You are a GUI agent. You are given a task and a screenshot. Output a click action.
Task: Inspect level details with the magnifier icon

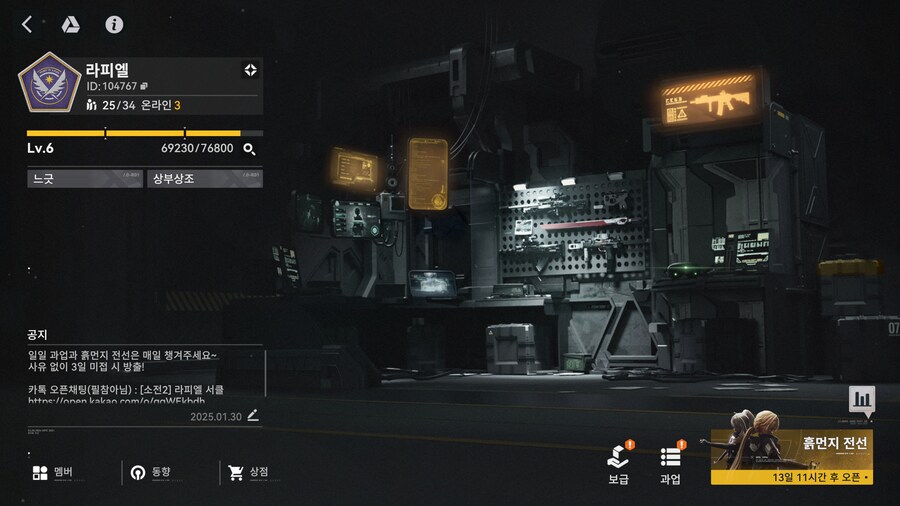pyautogui.click(x=249, y=149)
